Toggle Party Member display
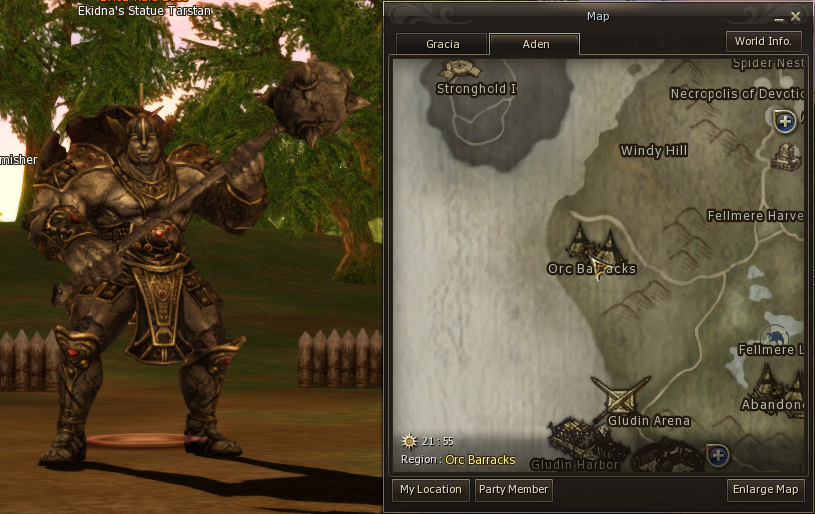Image resolution: width=815 pixels, height=514 pixels. tap(513, 490)
